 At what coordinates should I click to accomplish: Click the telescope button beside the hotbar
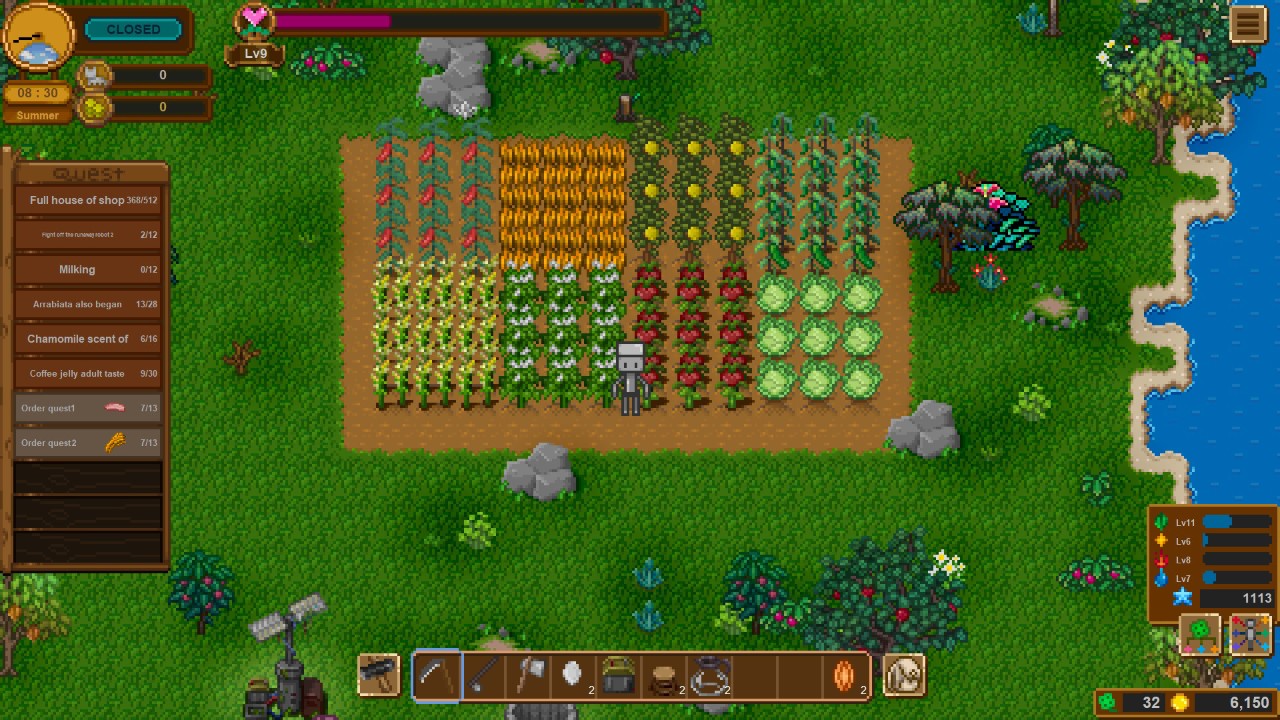[x=379, y=675]
